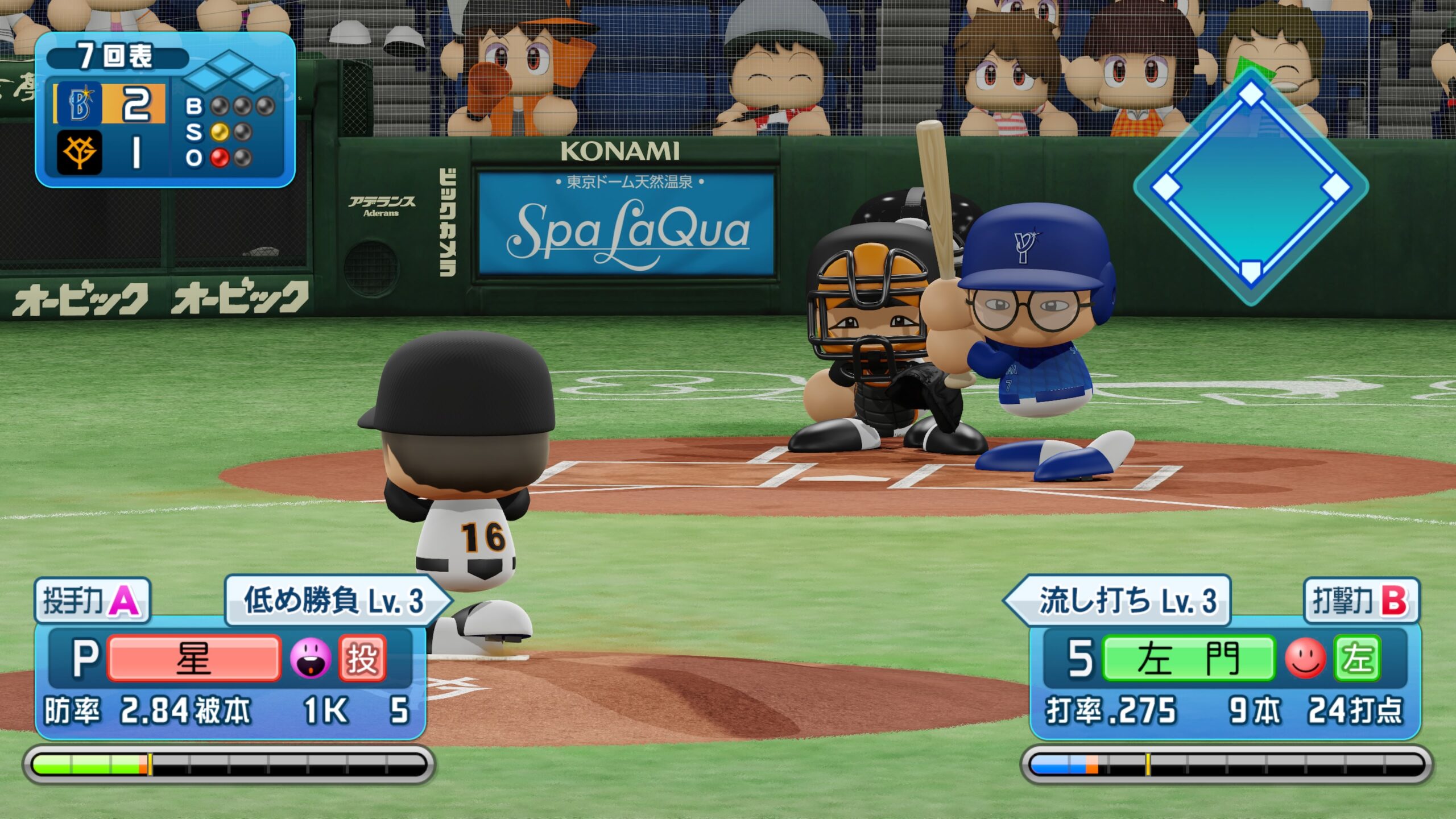Click the purple pitcher condition face icon
The image size is (1456, 819).
(x=310, y=659)
